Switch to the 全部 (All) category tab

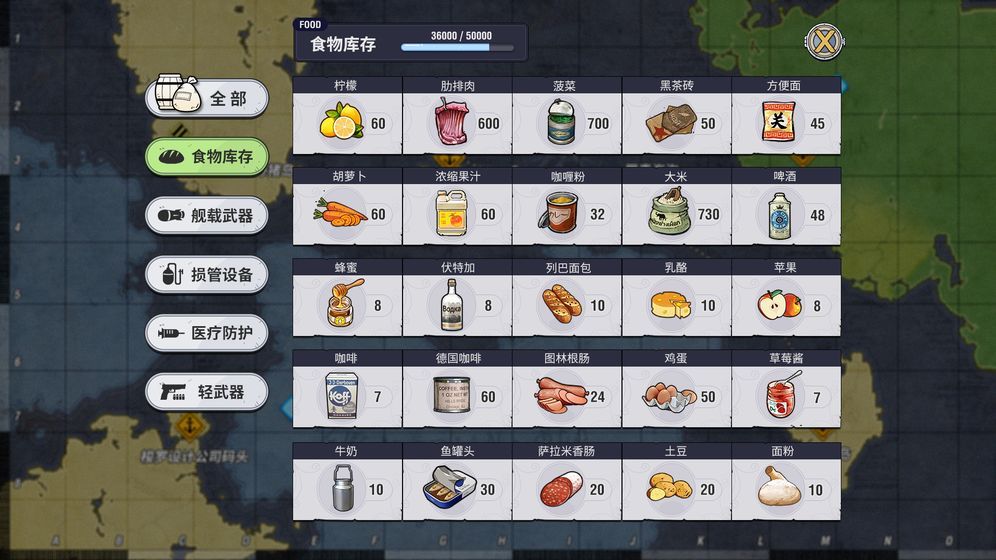(207, 98)
